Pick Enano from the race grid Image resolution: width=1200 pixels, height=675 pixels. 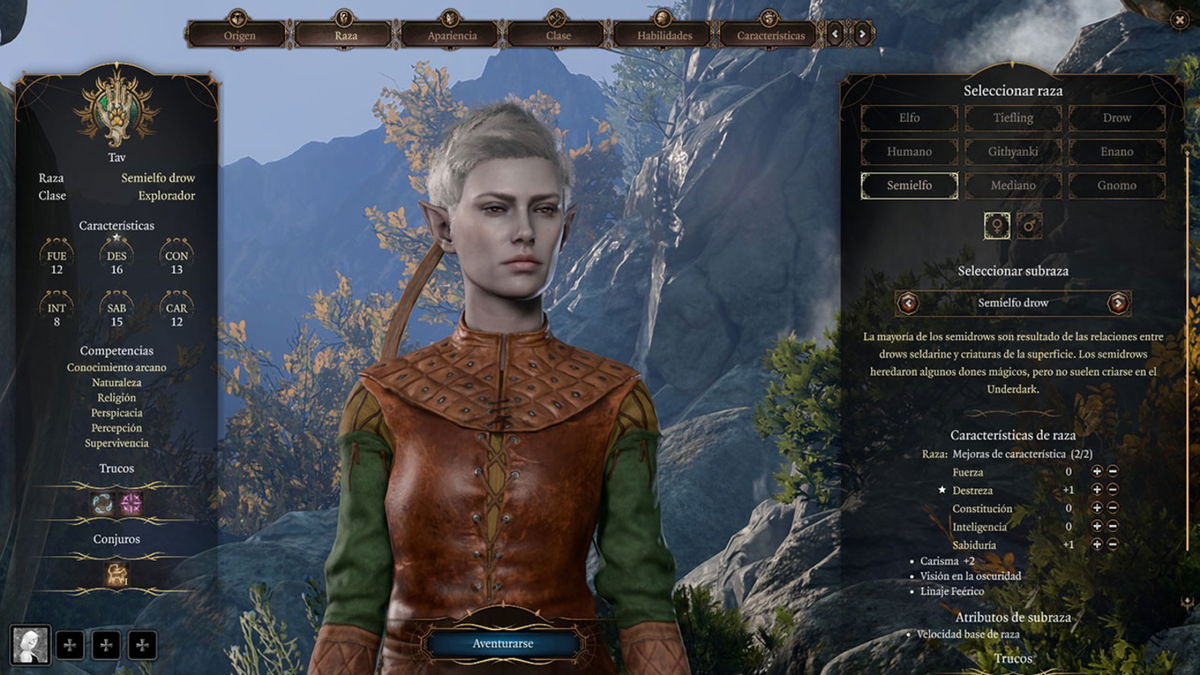pos(1117,152)
